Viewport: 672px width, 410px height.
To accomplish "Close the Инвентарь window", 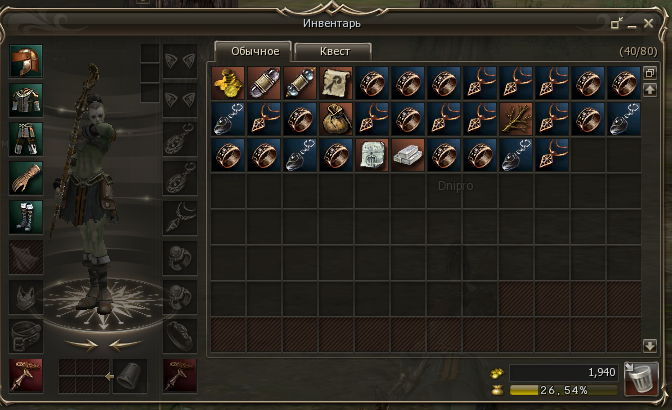I will click(x=649, y=21).
